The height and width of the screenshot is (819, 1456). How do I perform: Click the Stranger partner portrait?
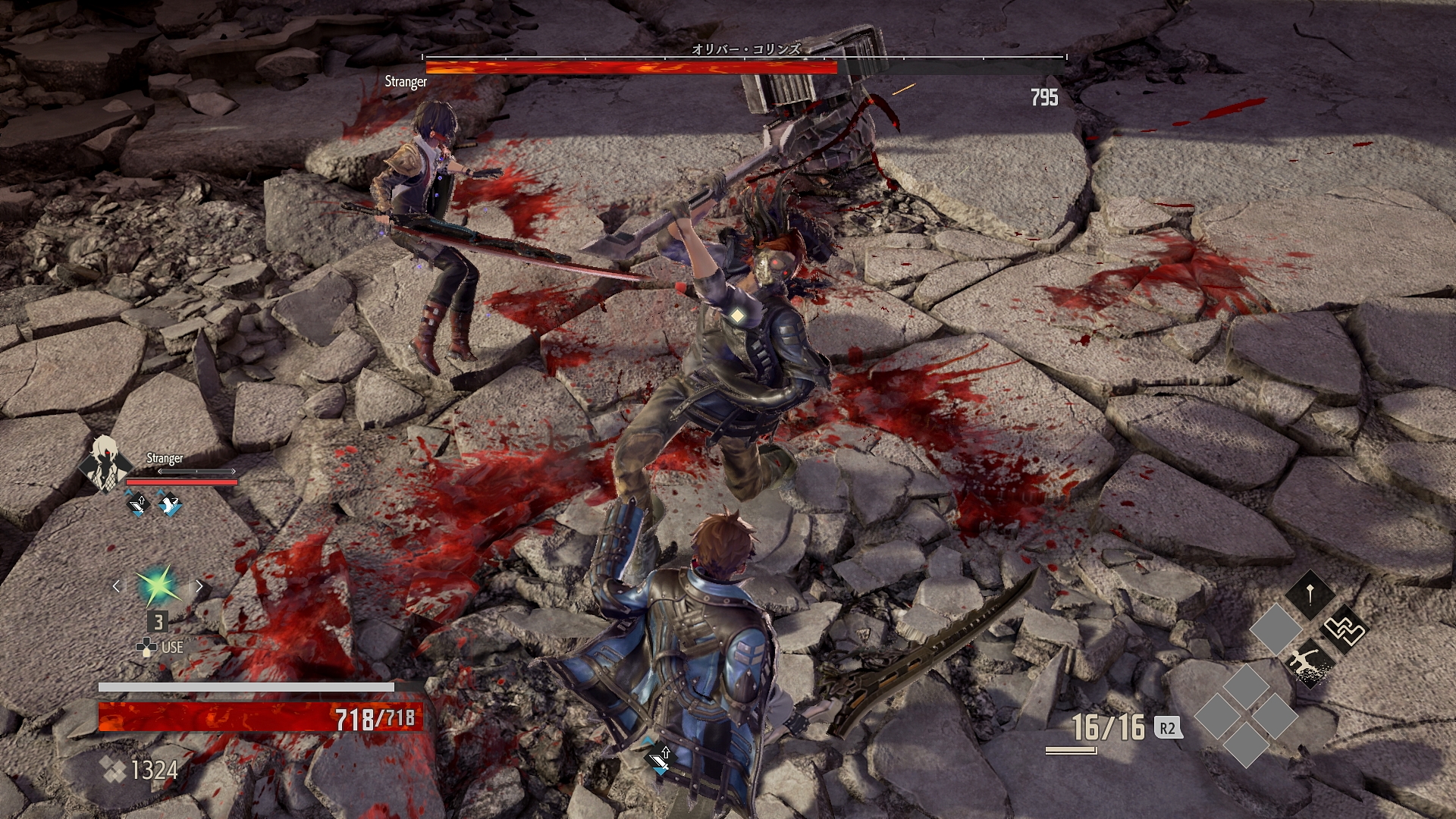click(105, 463)
